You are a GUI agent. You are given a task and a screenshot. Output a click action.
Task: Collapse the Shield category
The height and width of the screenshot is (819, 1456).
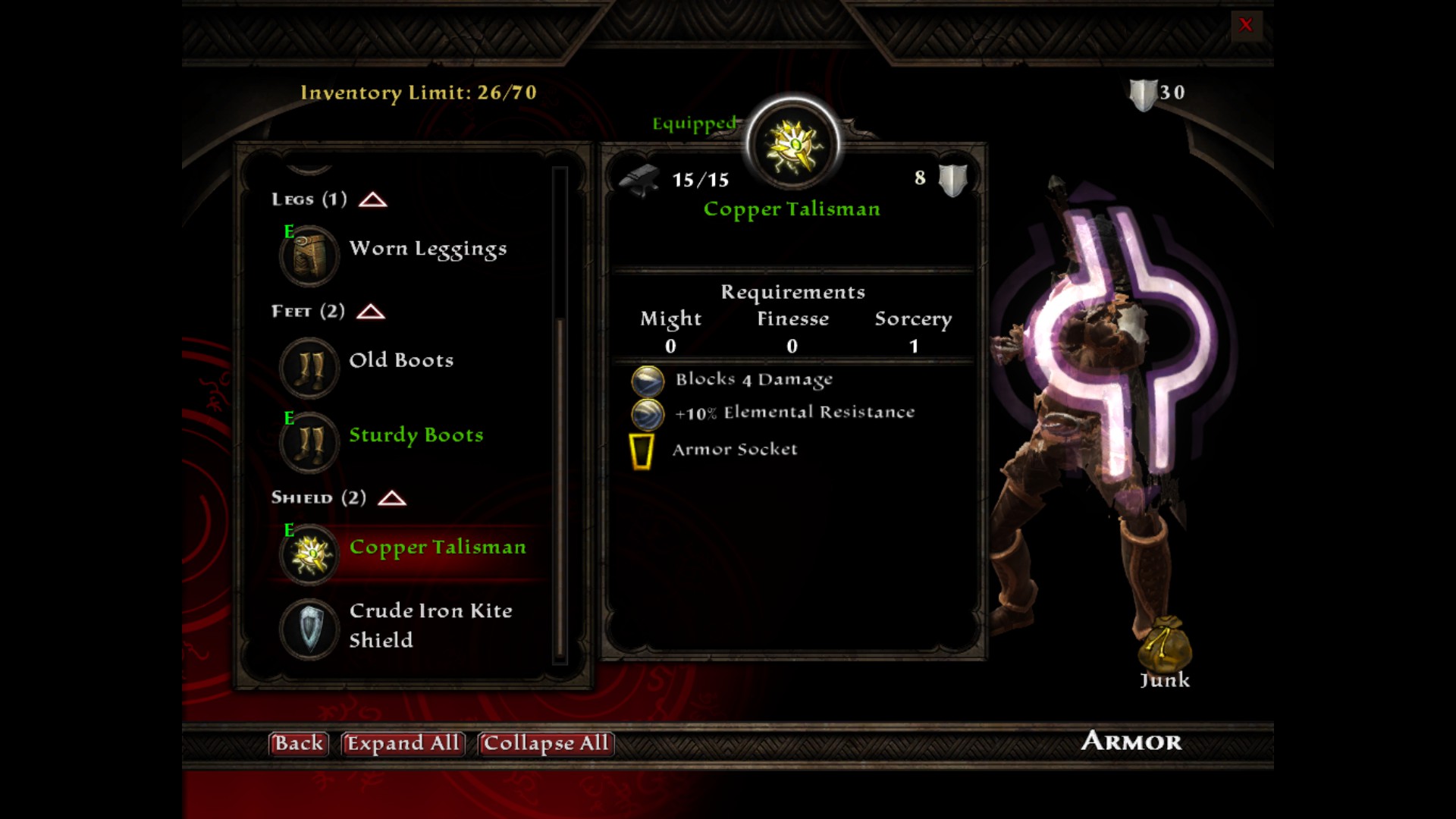(392, 498)
